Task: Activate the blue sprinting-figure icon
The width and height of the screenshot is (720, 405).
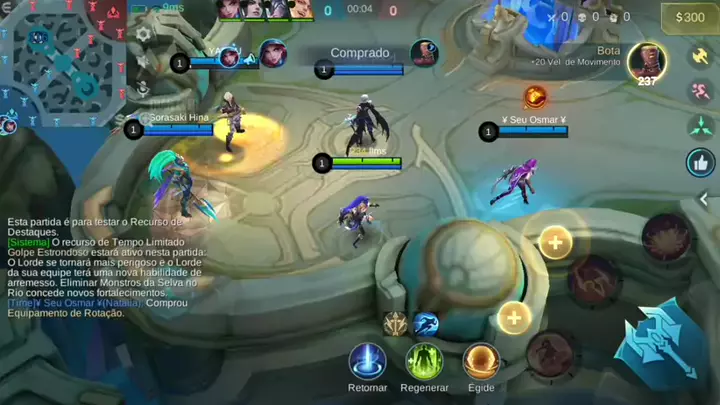Action: click(426, 323)
